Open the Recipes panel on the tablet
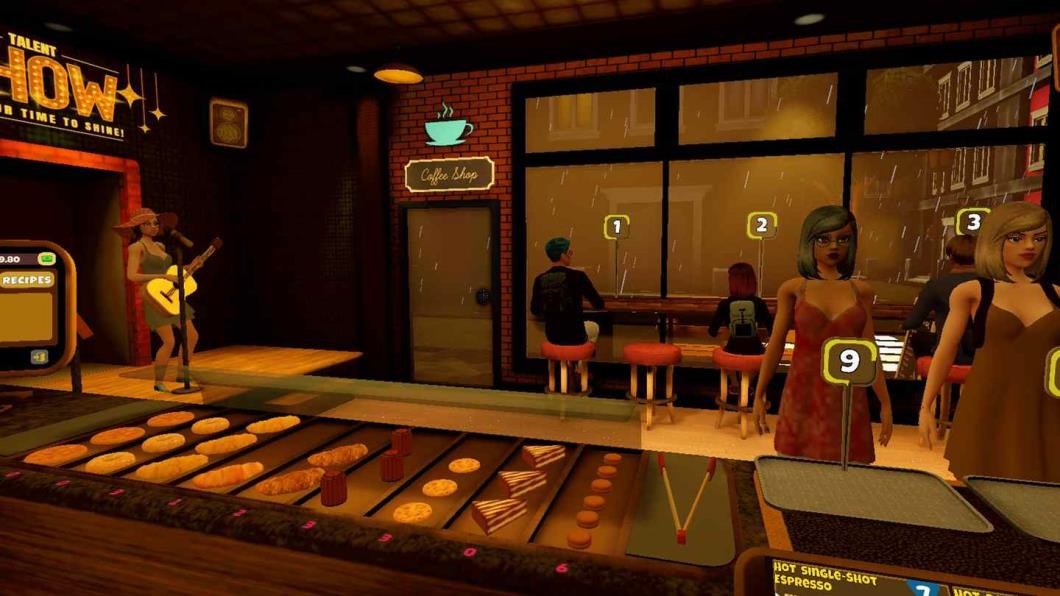 click(27, 280)
